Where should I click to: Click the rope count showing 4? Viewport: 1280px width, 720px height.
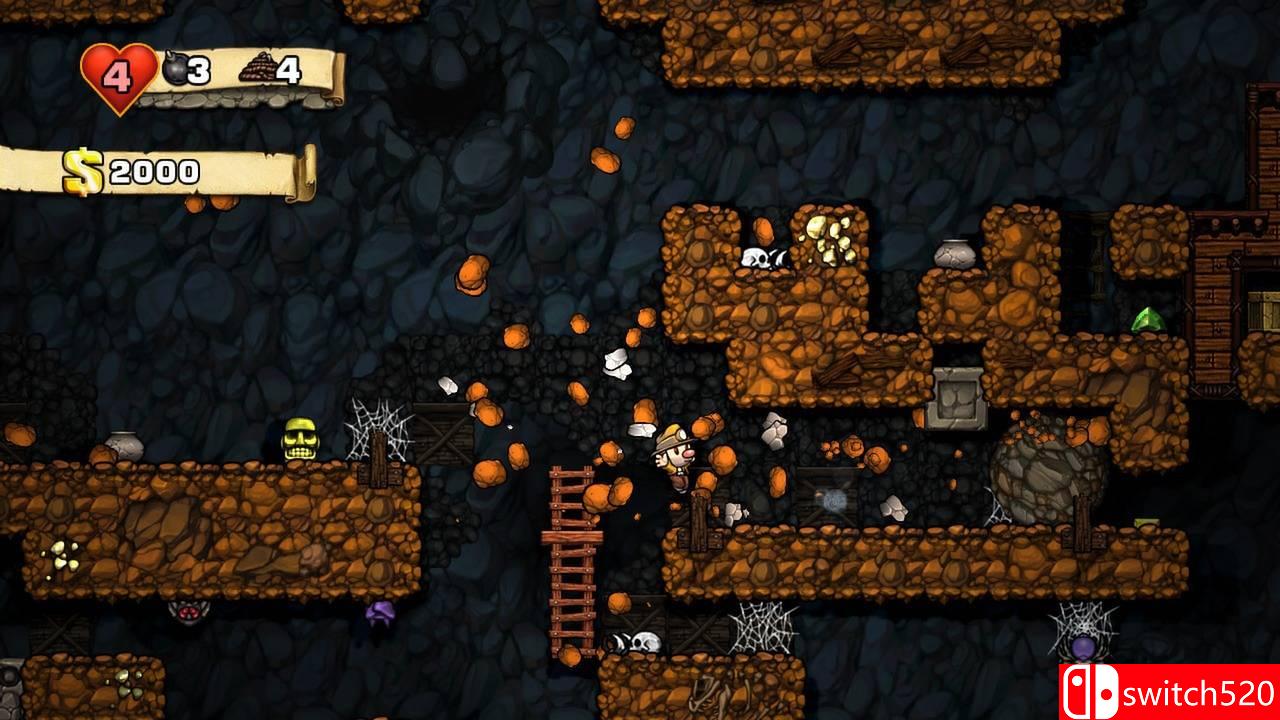pos(287,68)
